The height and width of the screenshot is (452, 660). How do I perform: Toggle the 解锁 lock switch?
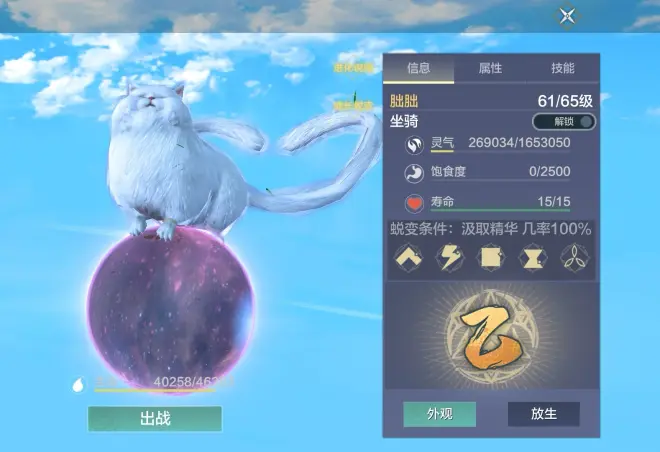tap(563, 122)
